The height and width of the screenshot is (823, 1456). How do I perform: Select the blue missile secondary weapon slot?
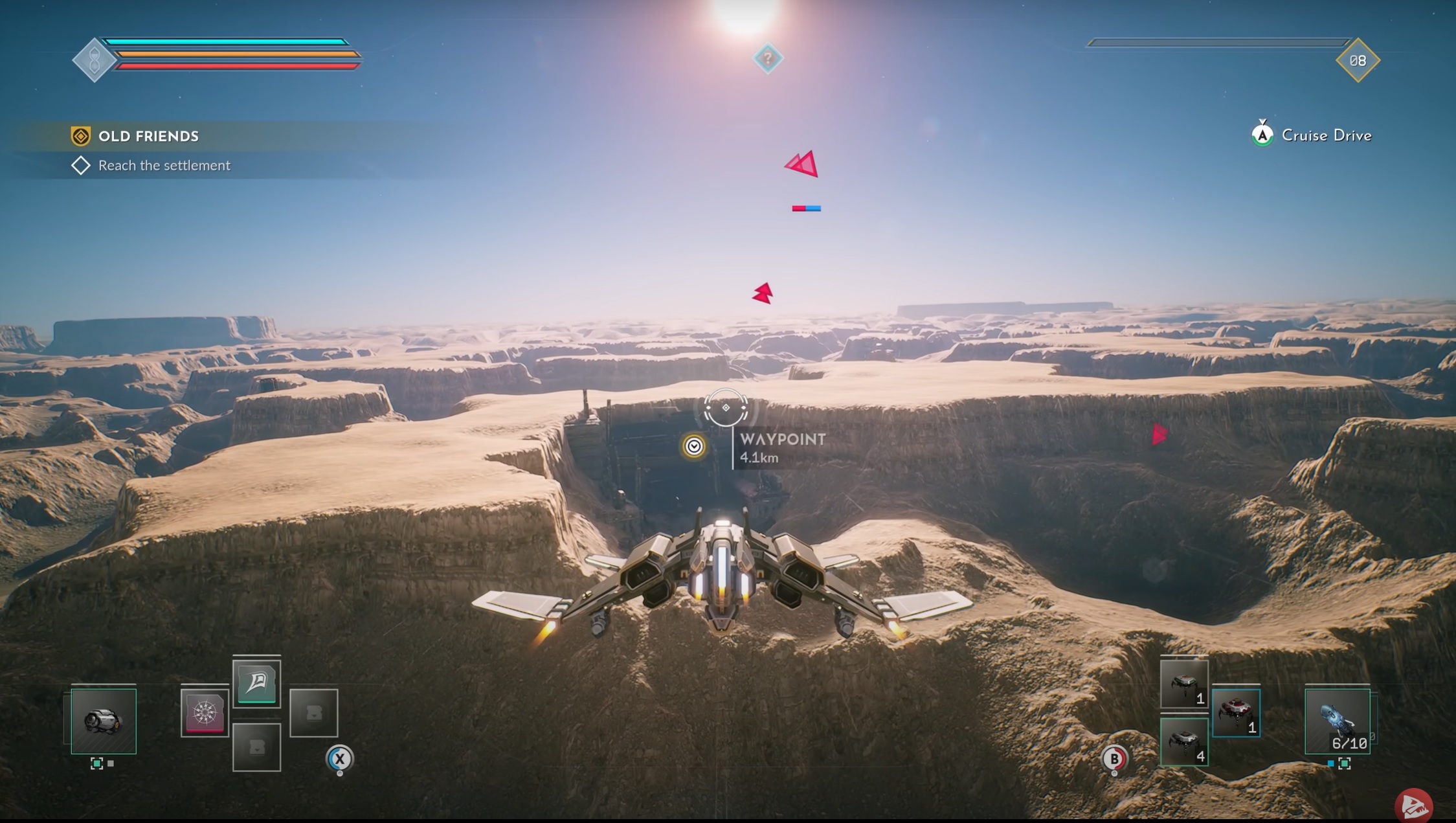pyautogui.click(x=1337, y=721)
